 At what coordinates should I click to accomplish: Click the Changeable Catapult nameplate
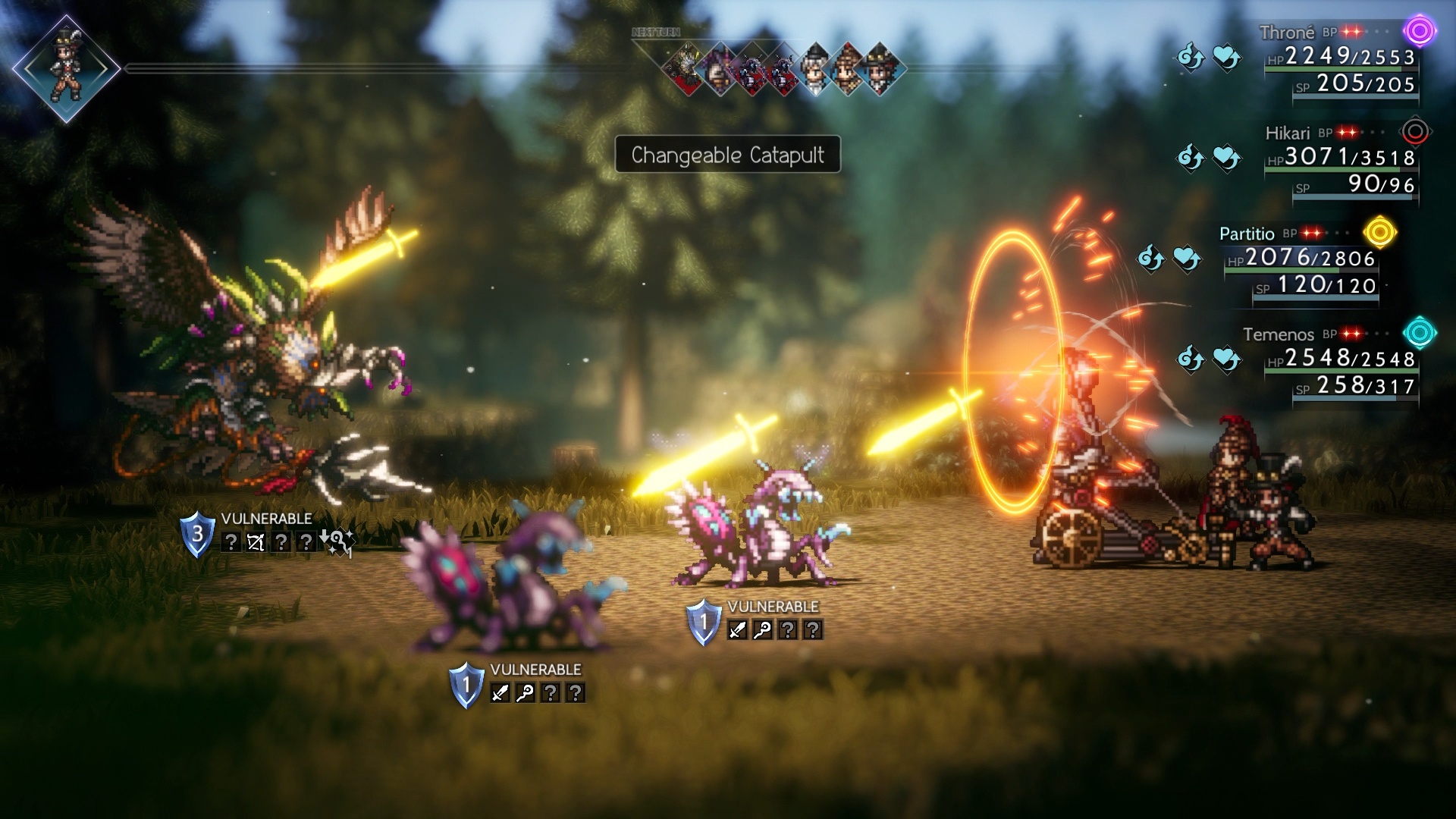pyautogui.click(x=726, y=154)
